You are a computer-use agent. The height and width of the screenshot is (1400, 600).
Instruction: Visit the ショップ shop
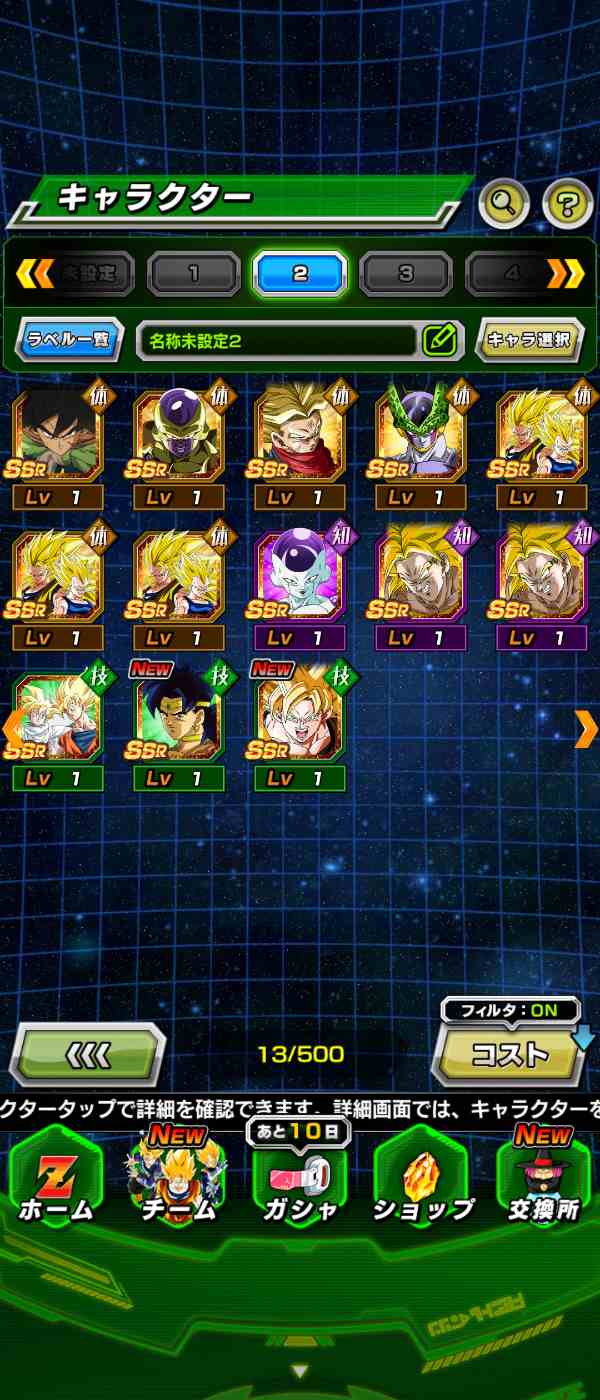[422, 1180]
